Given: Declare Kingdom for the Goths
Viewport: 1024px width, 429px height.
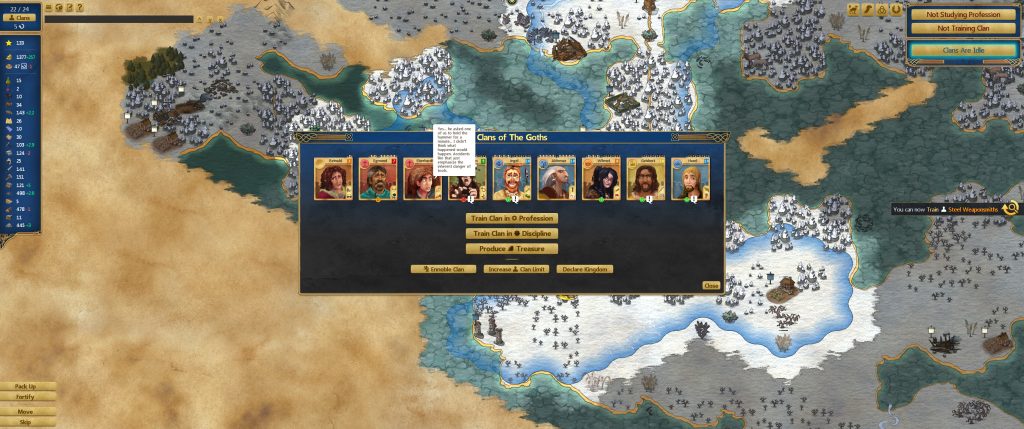Looking at the screenshot, I should (585, 269).
